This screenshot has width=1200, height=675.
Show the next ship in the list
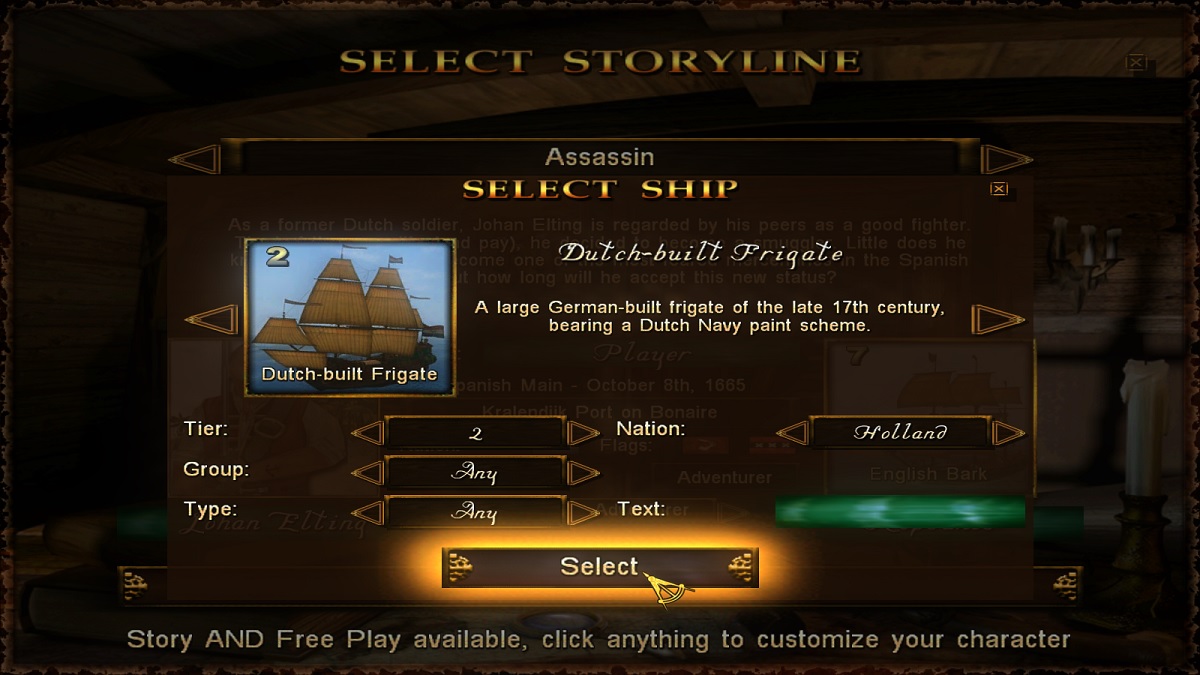[x=998, y=320]
